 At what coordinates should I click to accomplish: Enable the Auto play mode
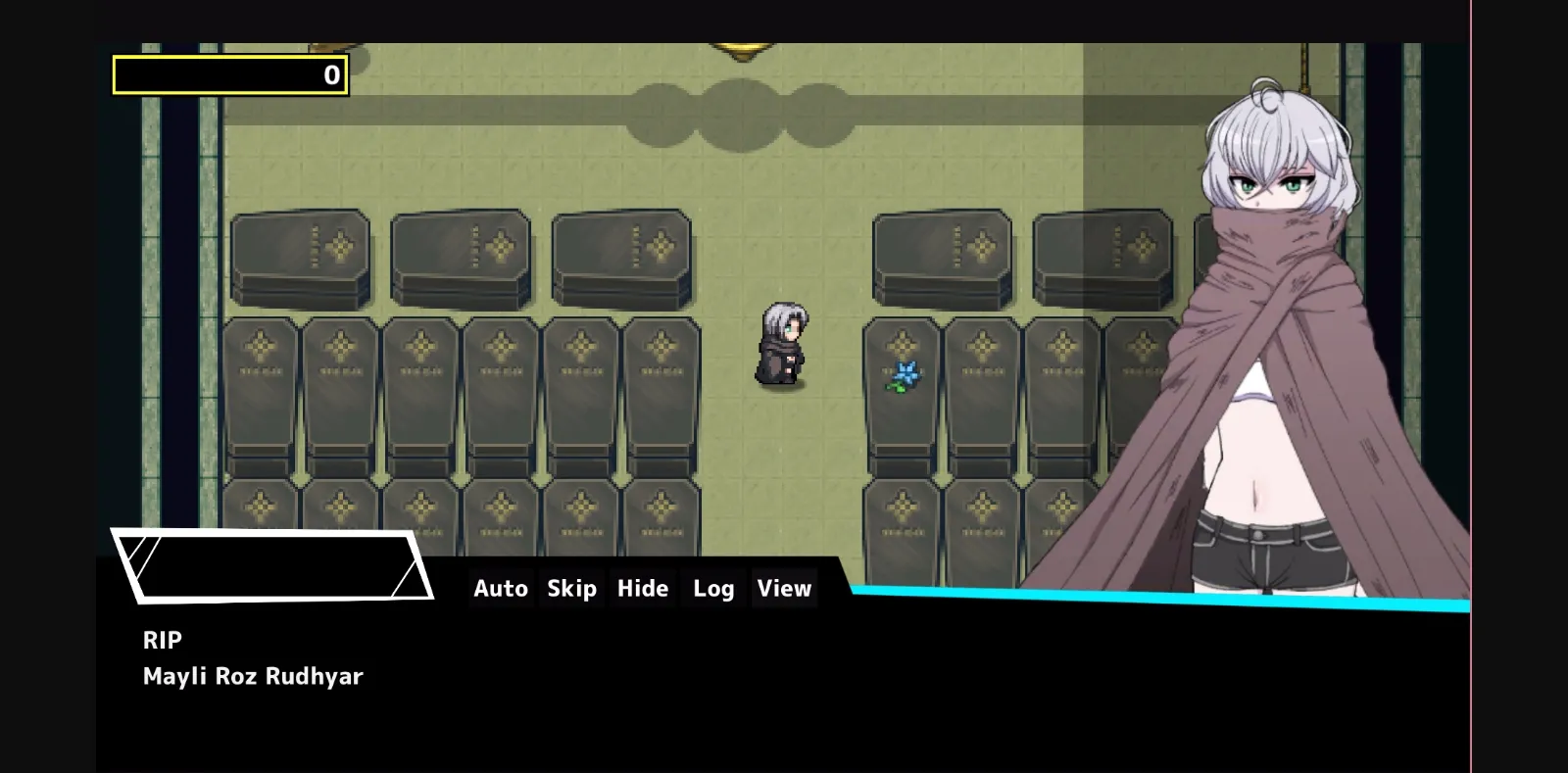[501, 588]
